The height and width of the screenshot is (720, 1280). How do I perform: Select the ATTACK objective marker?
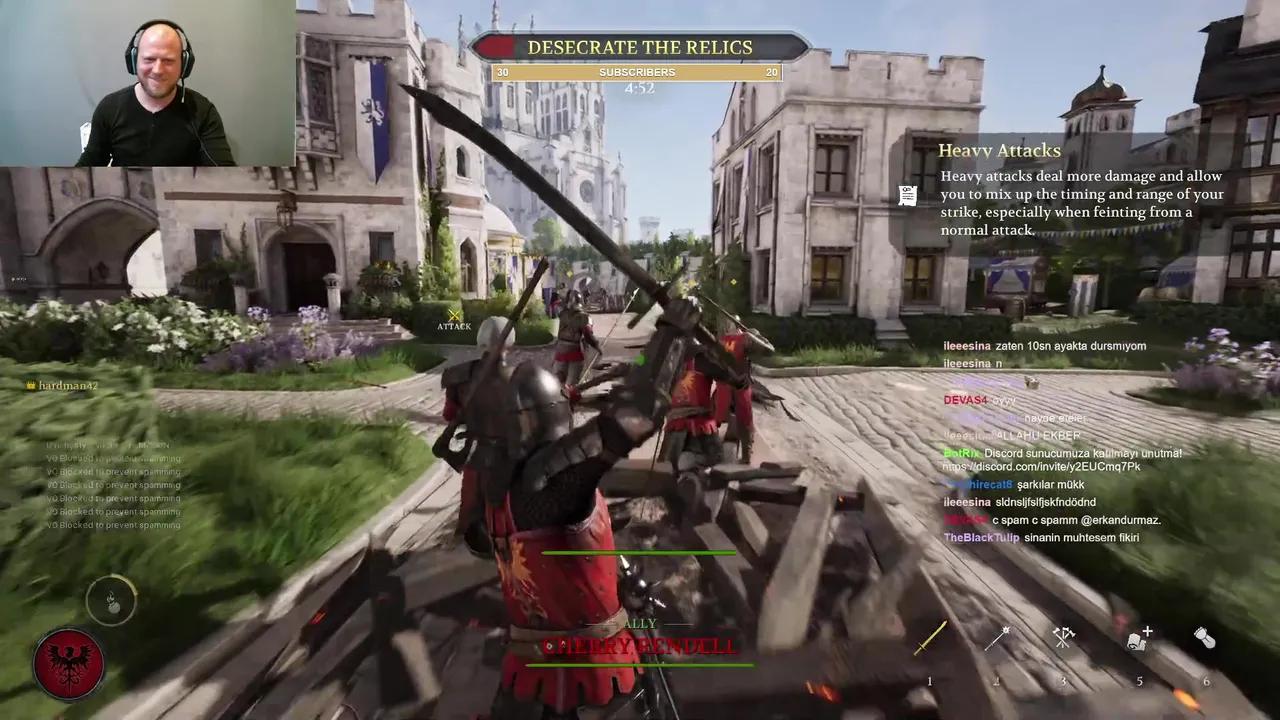(x=454, y=319)
